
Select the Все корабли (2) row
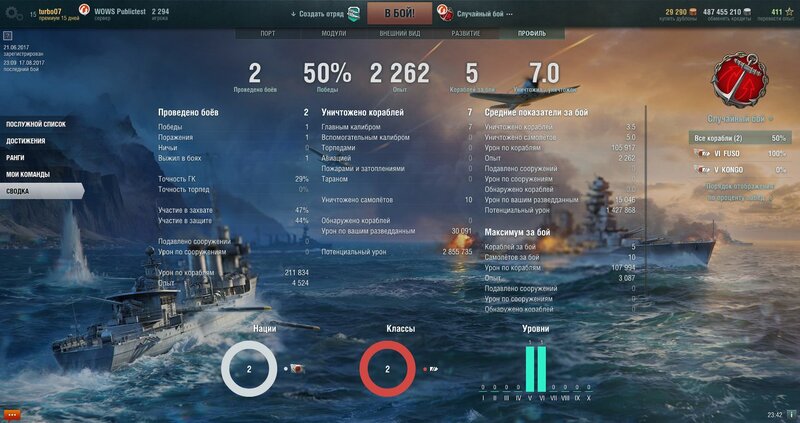[x=740, y=137]
